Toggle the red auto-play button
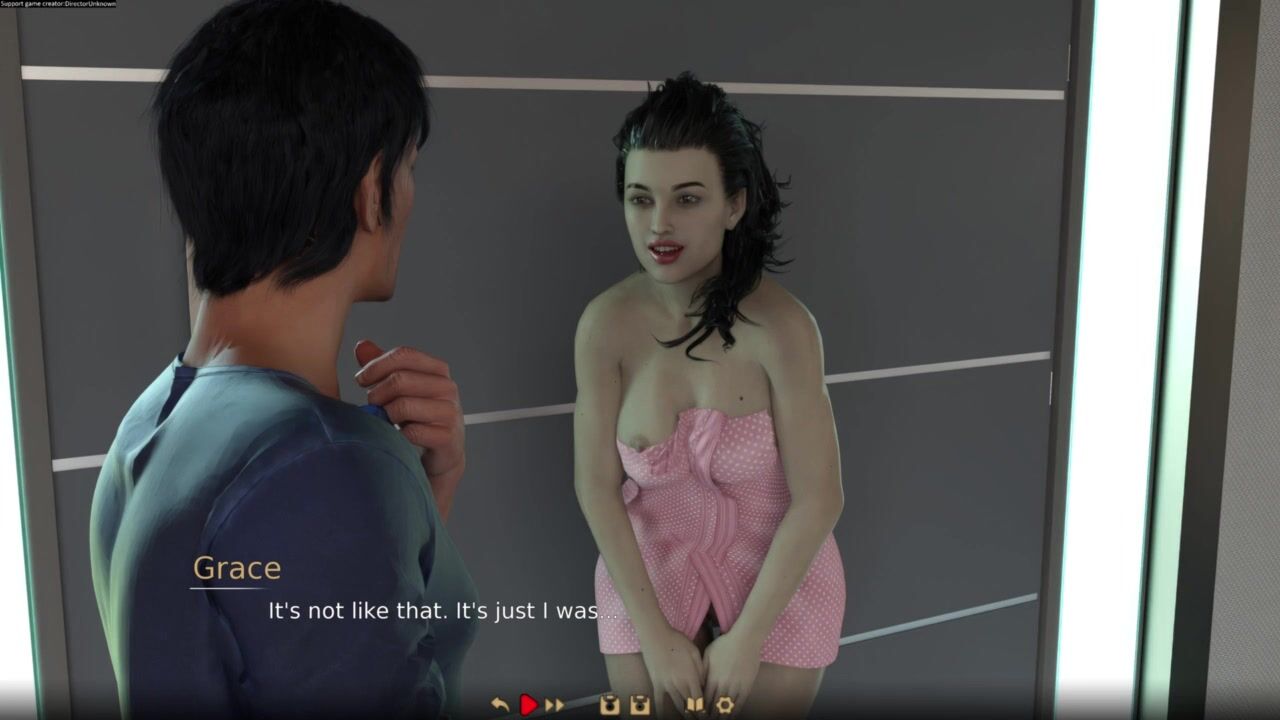The image size is (1280, 720). click(528, 705)
